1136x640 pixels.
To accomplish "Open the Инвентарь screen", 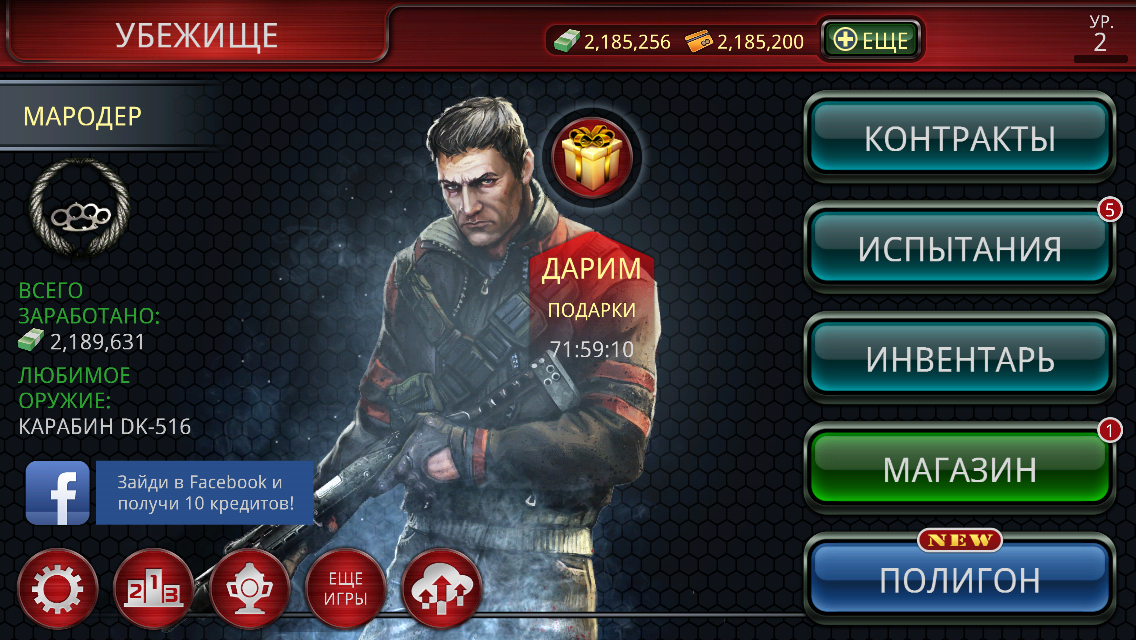I will coord(960,359).
